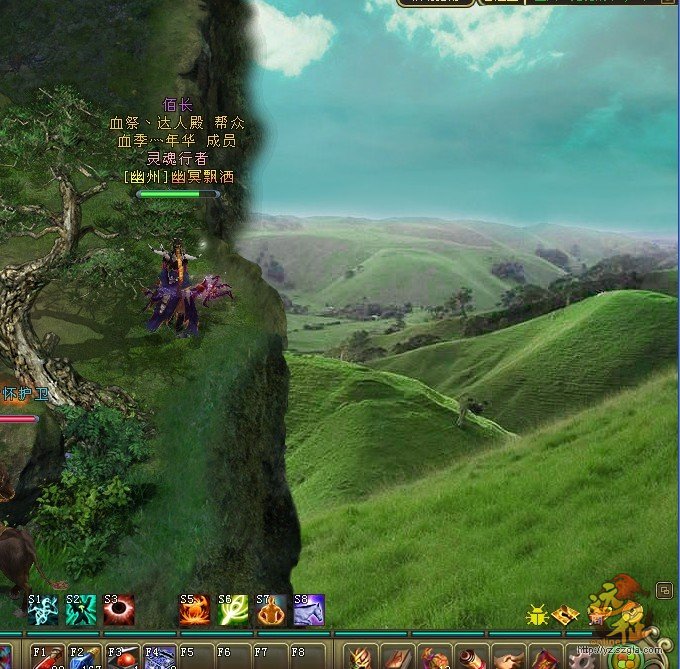Trigger the S7 orange meditating-figure skill

pyautogui.click(x=271, y=609)
